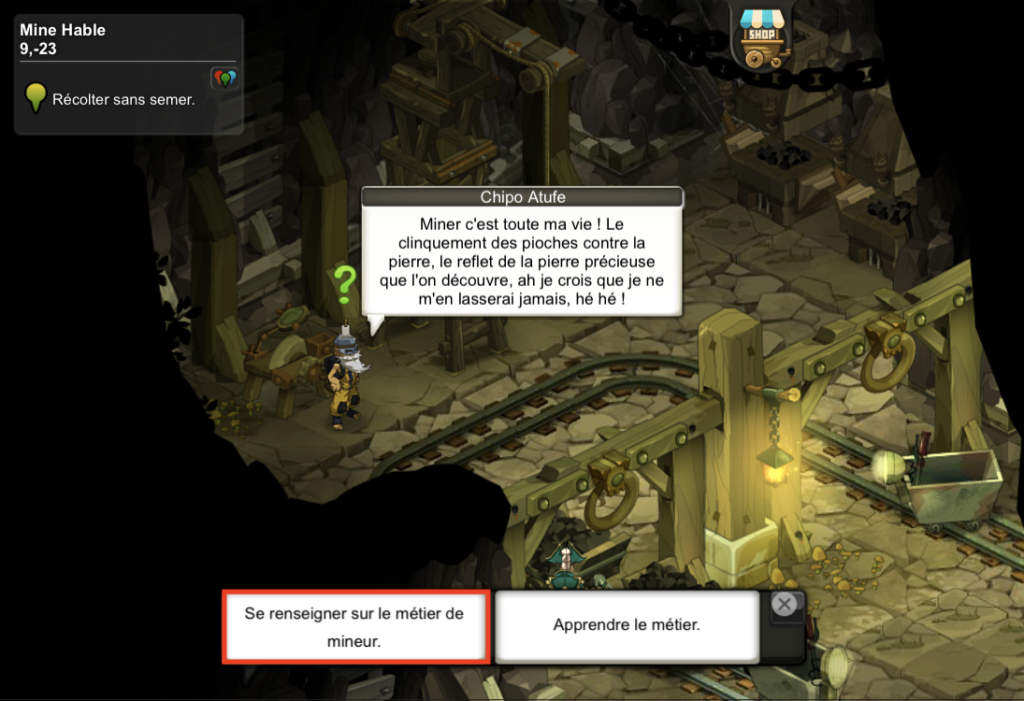This screenshot has width=1024, height=701.
Task: Click the colored map pins icon
Action: pyautogui.click(x=224, y=78)
